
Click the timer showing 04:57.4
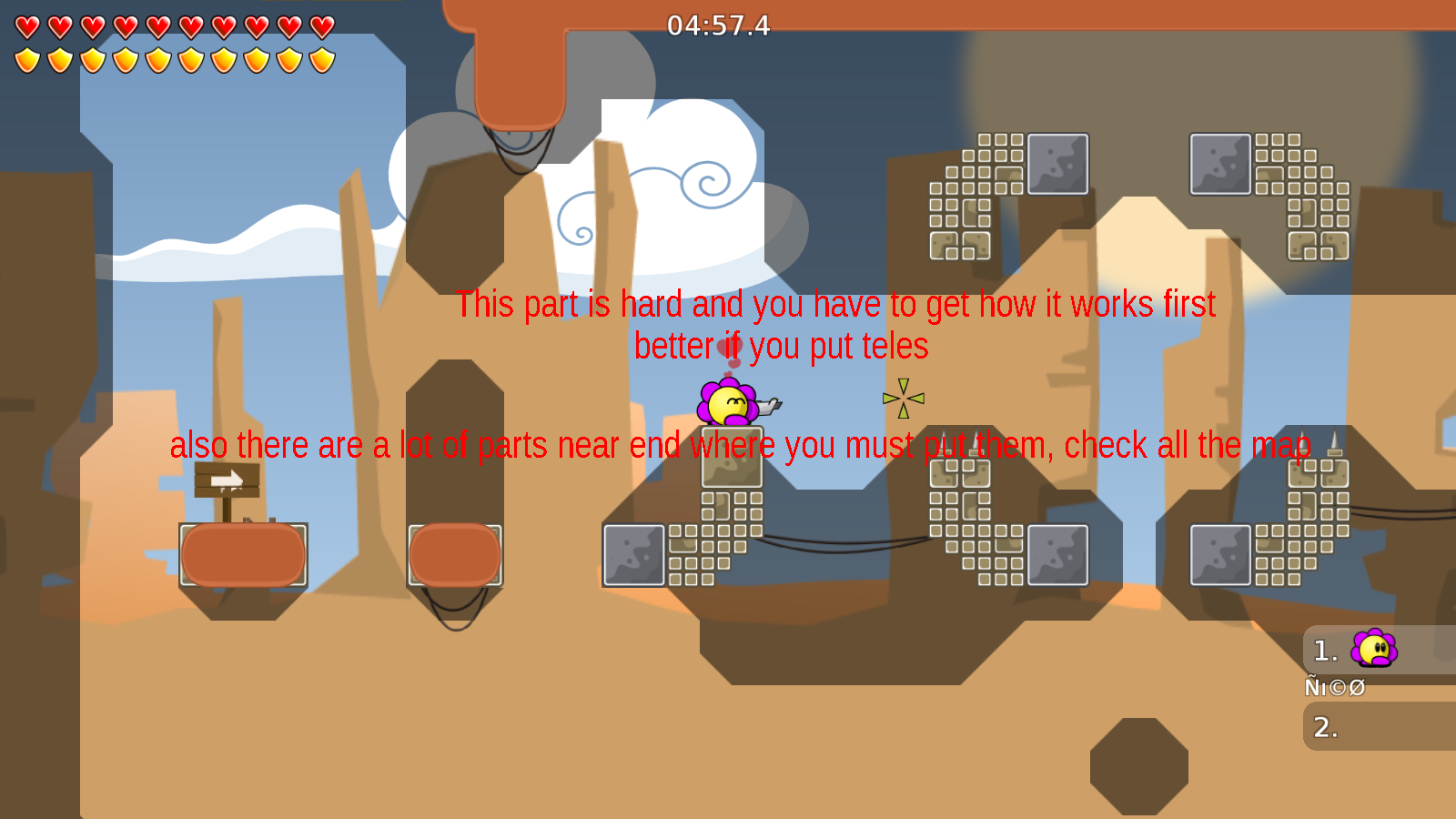point(718,26)
